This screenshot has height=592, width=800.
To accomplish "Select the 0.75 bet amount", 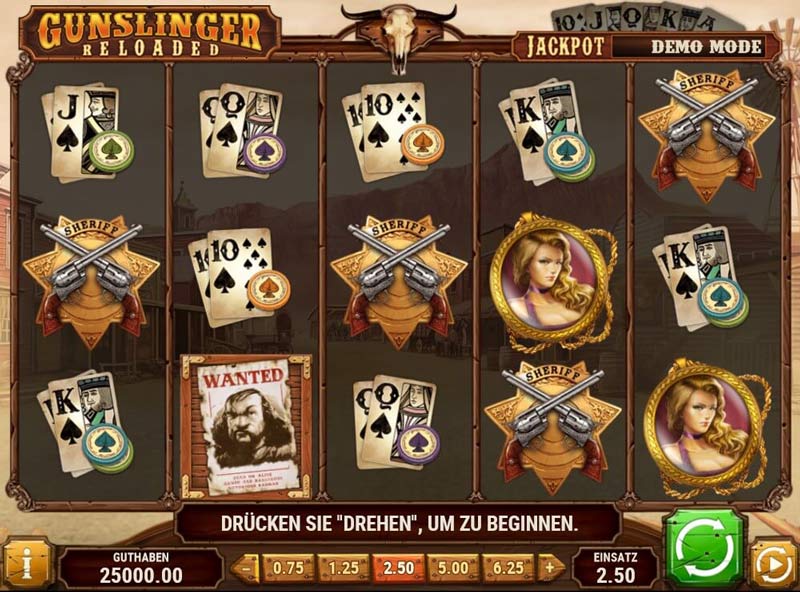I will [288, 568].
